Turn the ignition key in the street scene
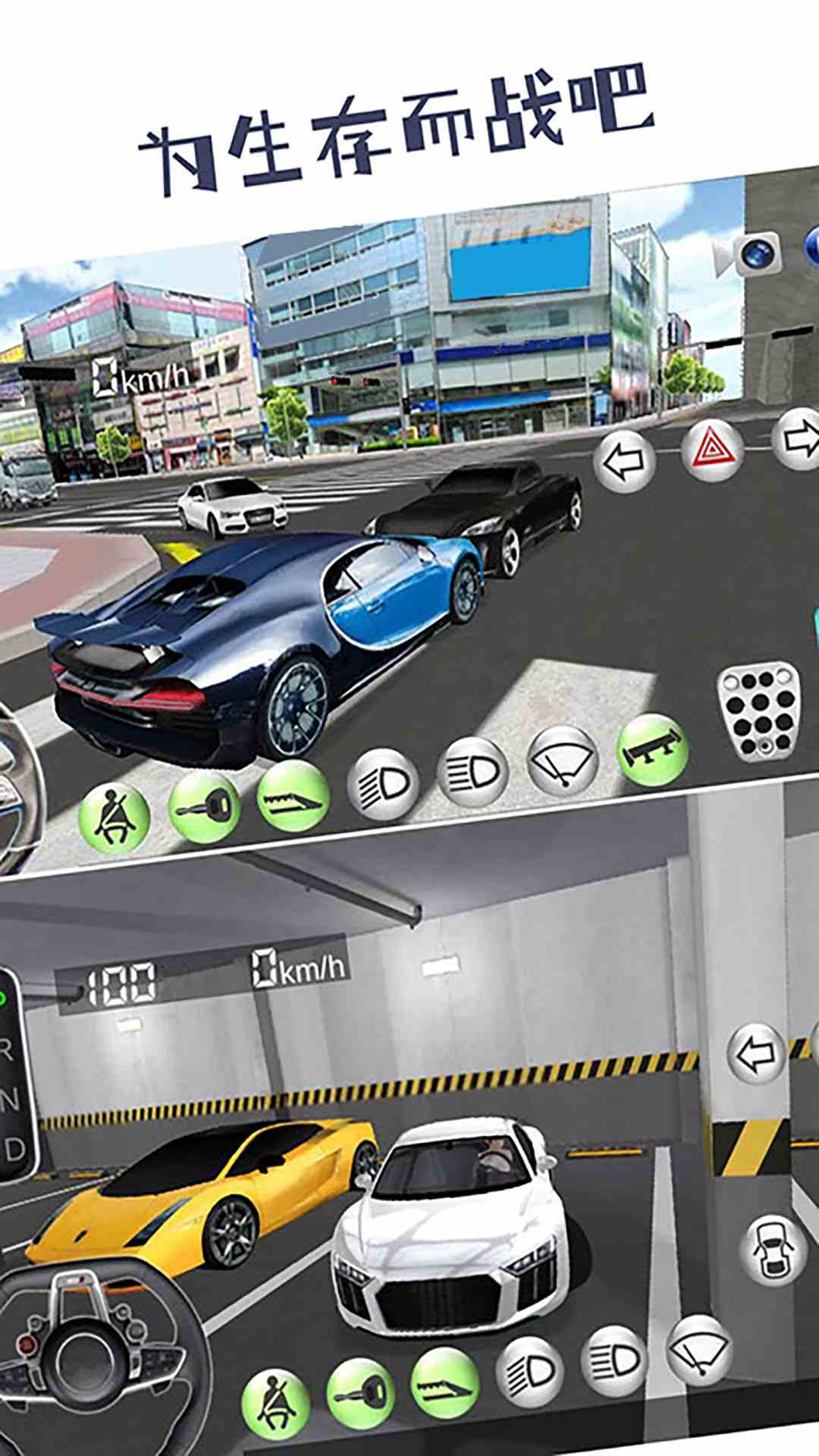Image resolution: width=819 pixels, height=1456 pixels. (x=204, y=808)
